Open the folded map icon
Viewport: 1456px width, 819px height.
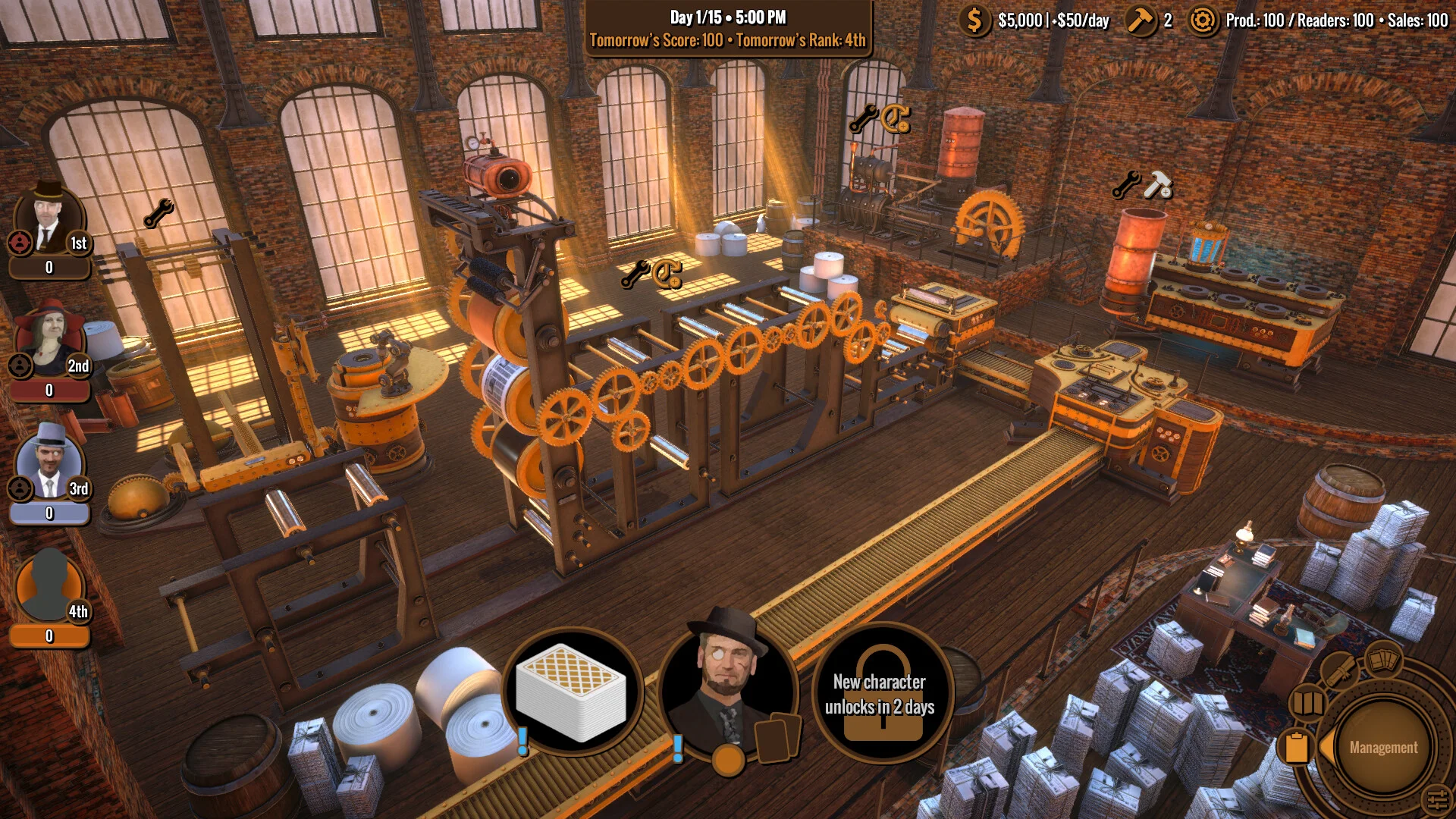1308,702
